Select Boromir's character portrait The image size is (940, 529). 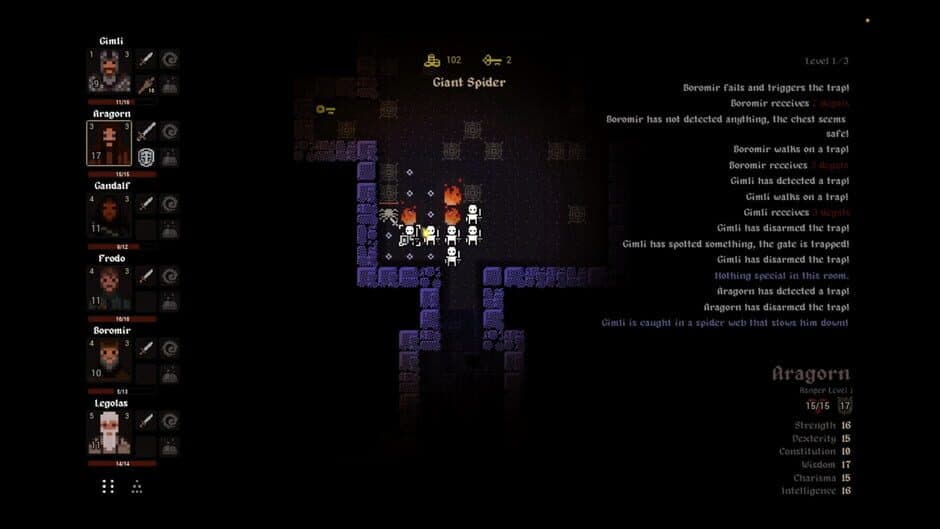108,360
